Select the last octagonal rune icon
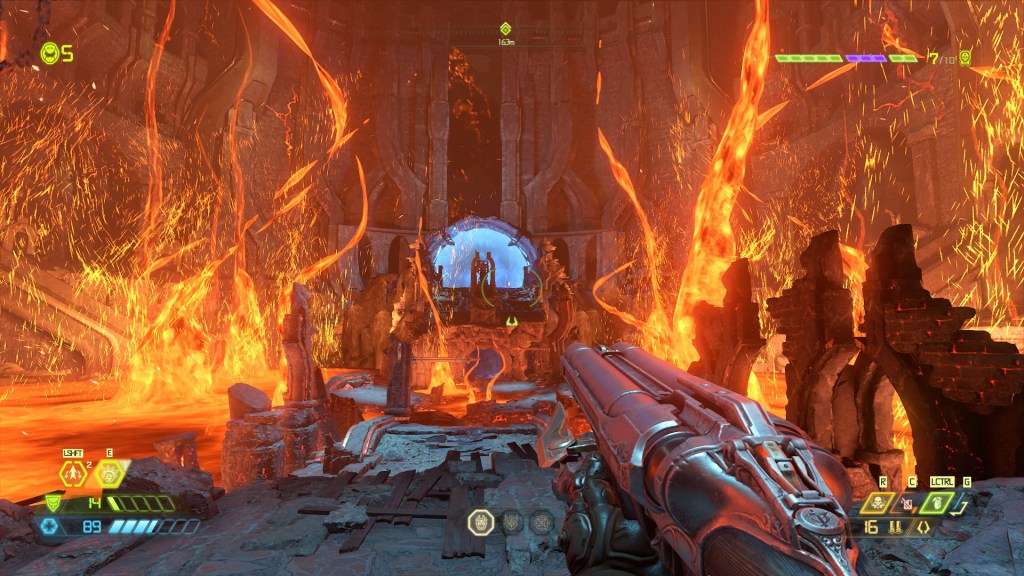Viewport: 1024px width, 576px height. [542, 522]
